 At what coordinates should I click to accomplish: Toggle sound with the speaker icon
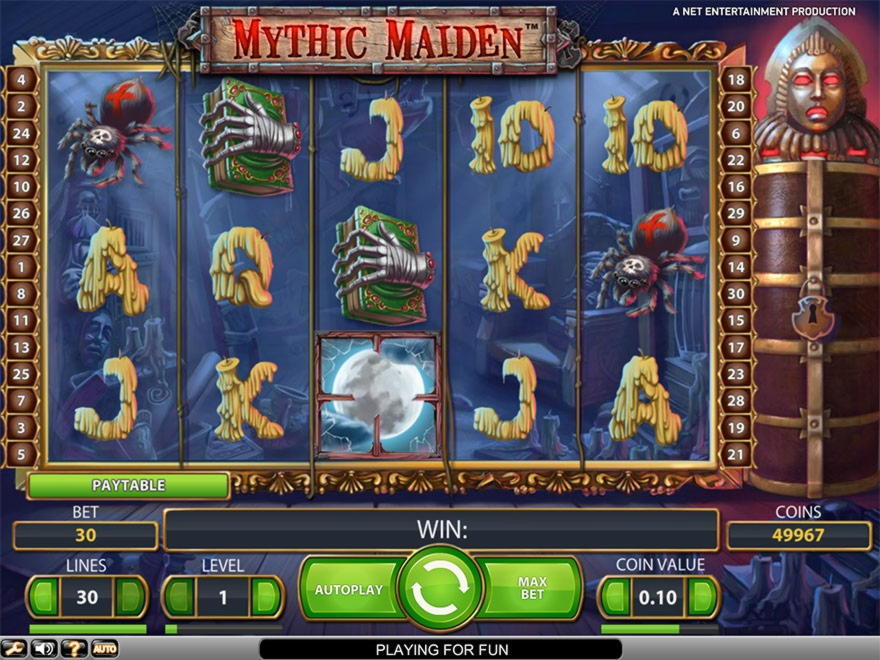click(x=44, y=649)
